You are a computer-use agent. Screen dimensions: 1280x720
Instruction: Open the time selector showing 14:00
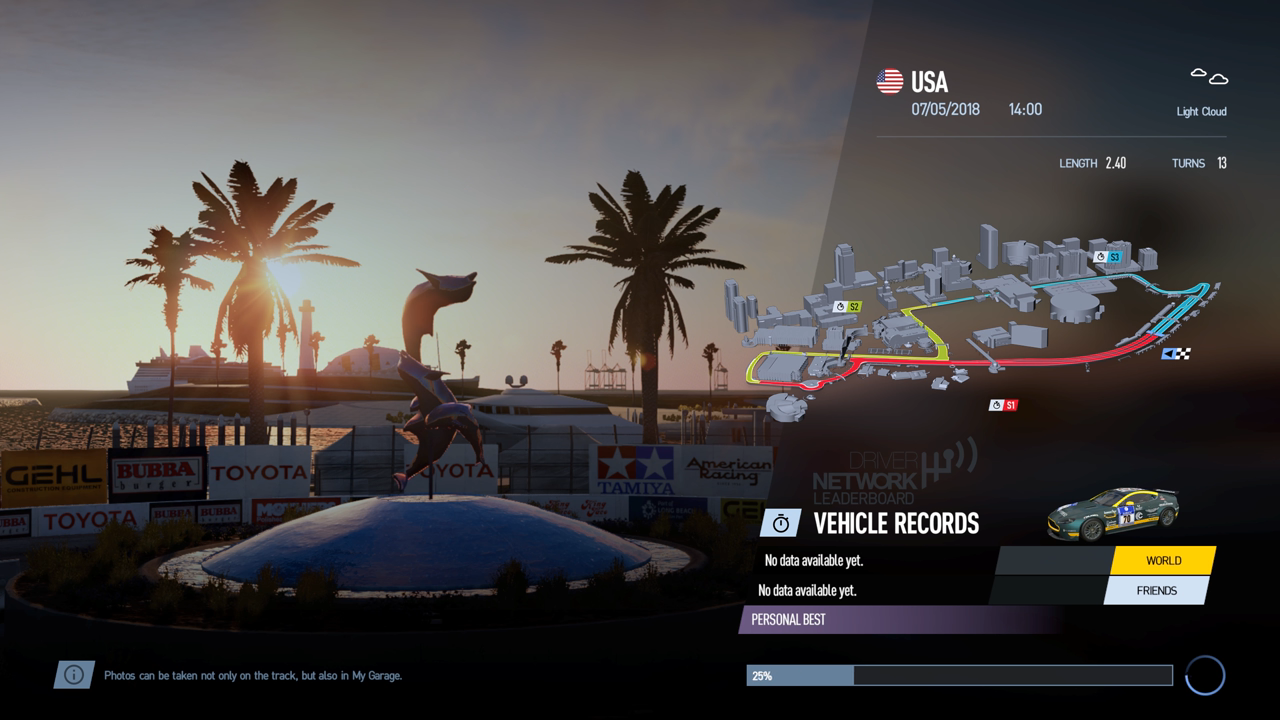click(x=1024, y=108)
